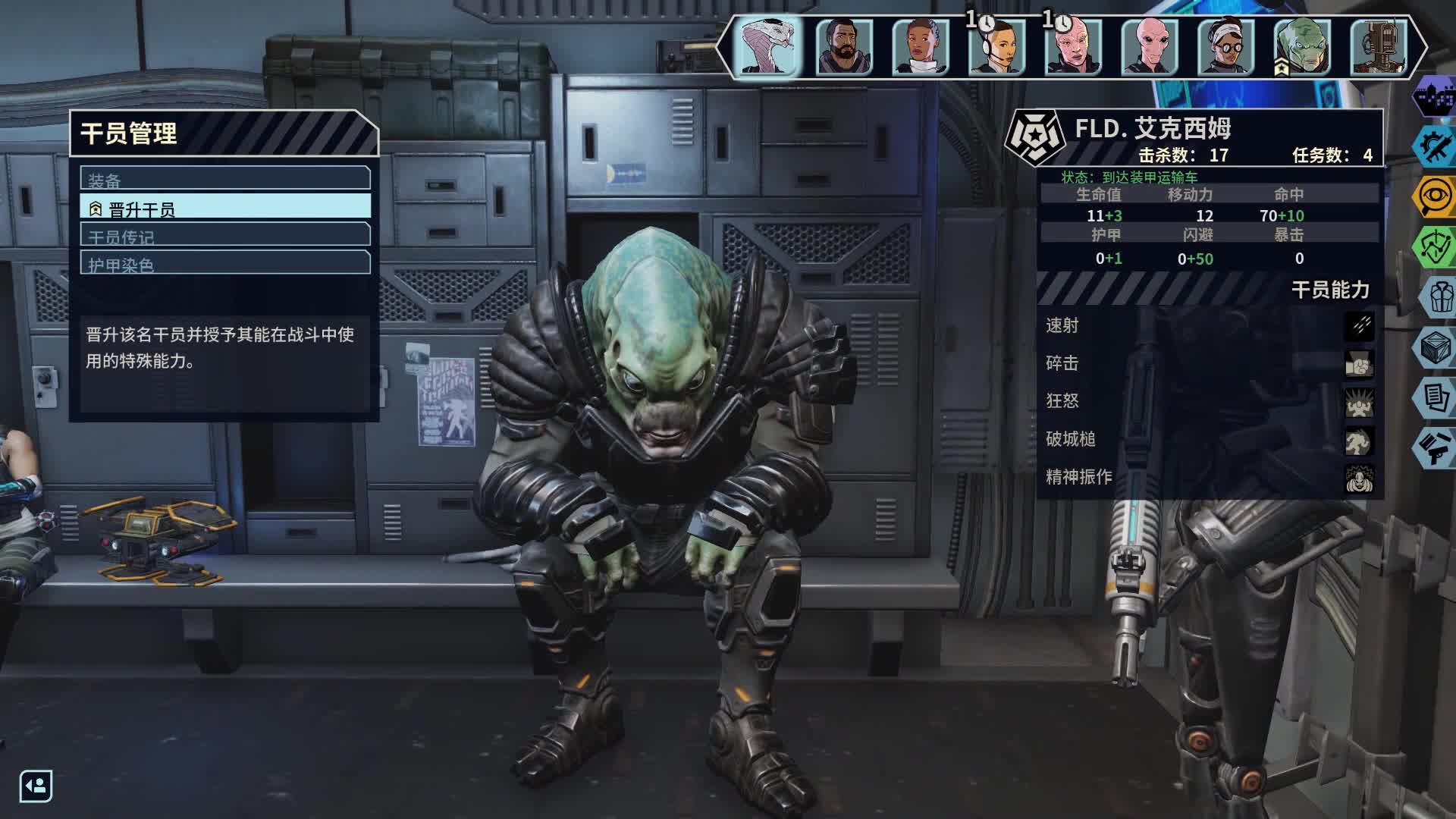Open the city map hexagon icon
This screenshot has height=819, width=1456.
(x=1435, y=97)
